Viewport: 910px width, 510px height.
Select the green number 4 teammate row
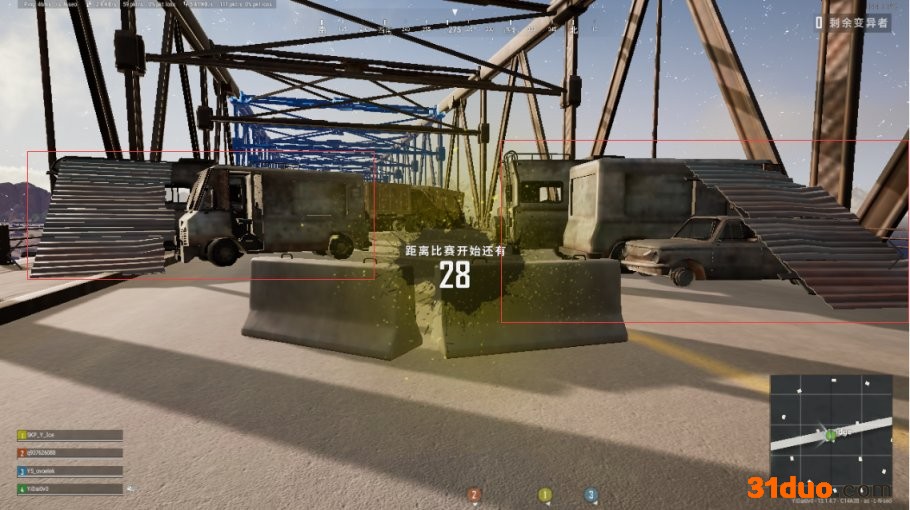[x=69, y=489]
